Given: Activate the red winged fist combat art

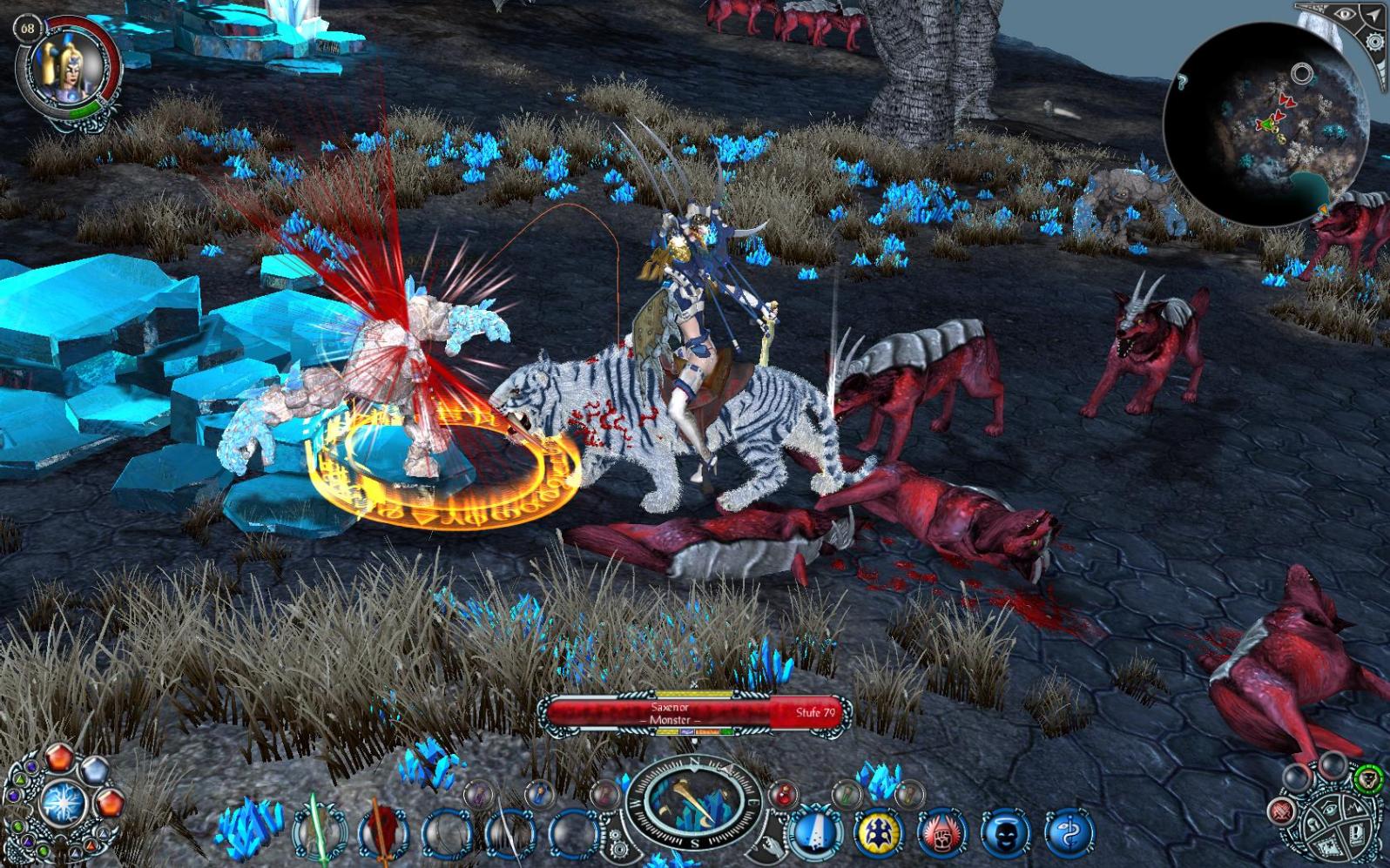Looking at the screenshot, I should tap(941, 833).
